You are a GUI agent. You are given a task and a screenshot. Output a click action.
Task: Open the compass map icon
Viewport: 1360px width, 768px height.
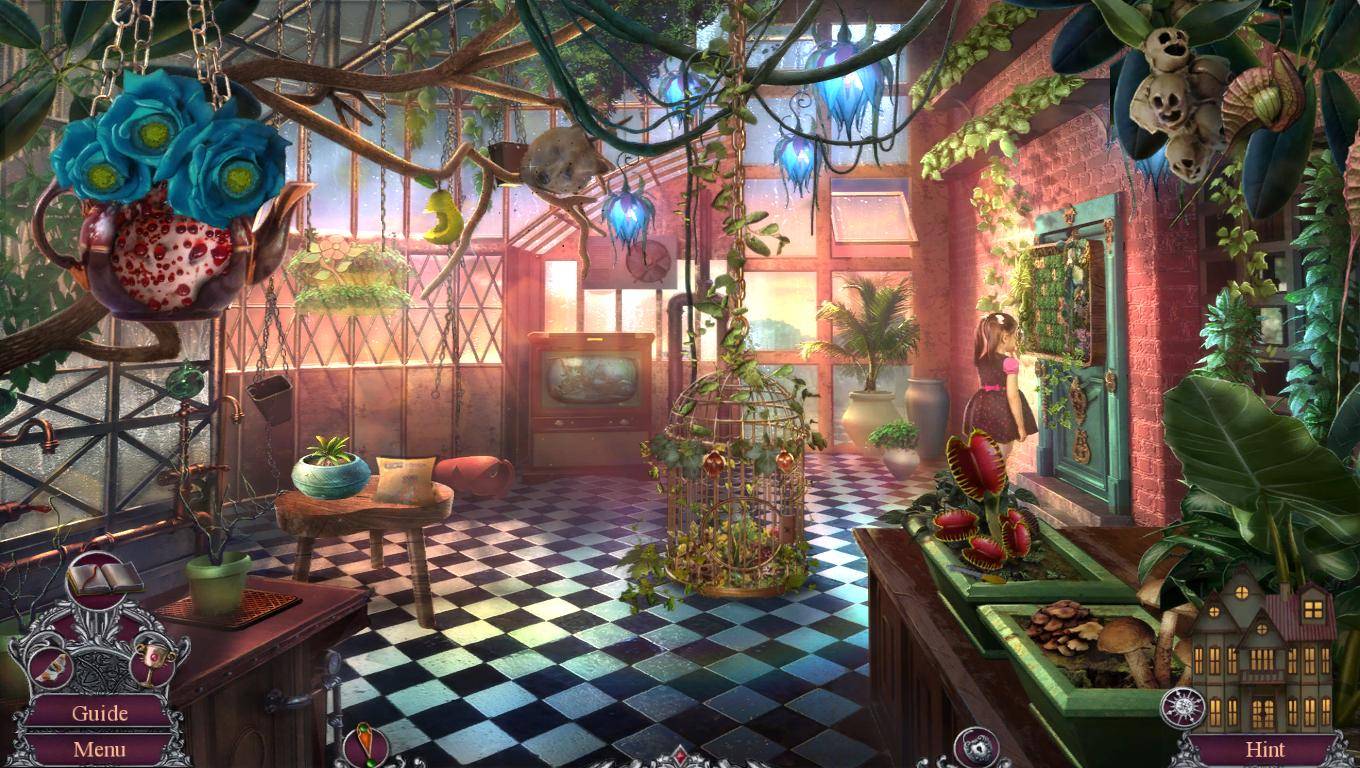[1182, 708]
